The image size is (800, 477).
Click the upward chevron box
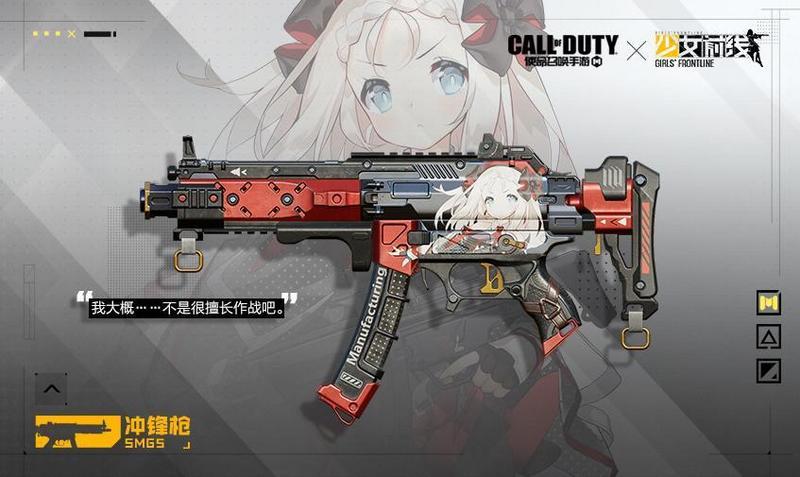(x=52, y=388)
